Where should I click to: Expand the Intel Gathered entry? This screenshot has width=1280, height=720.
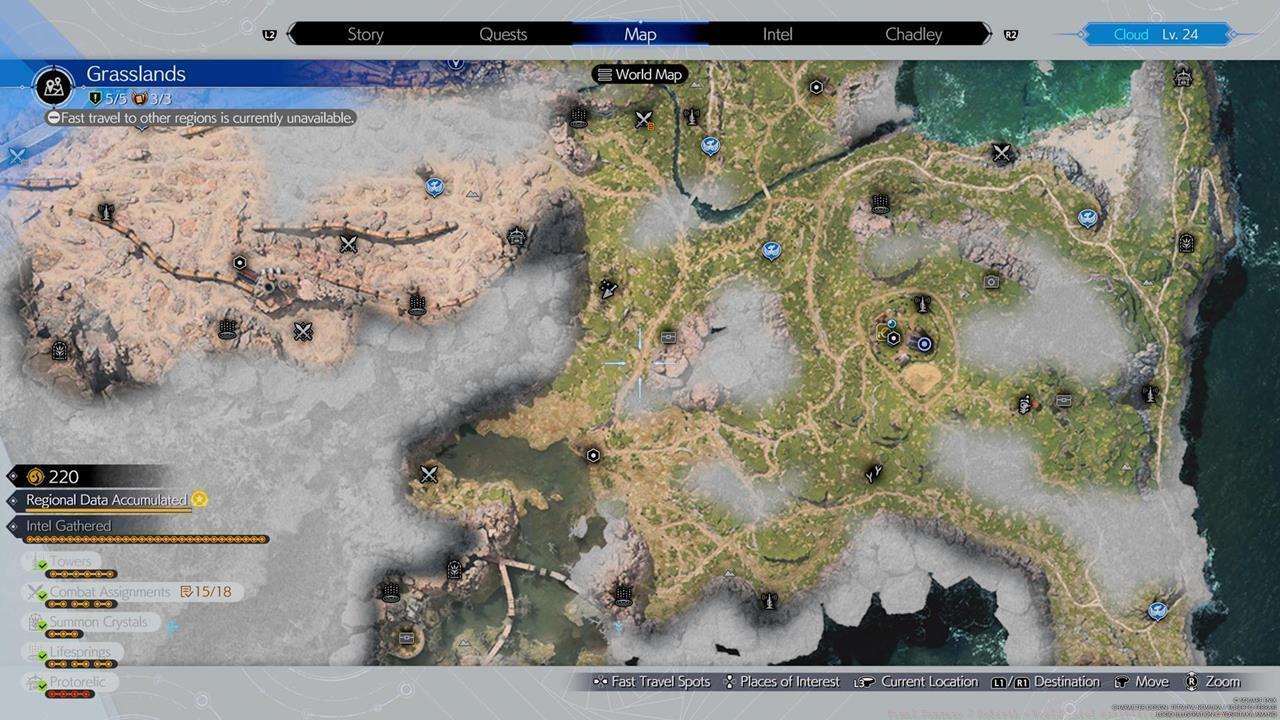[68, 525]
